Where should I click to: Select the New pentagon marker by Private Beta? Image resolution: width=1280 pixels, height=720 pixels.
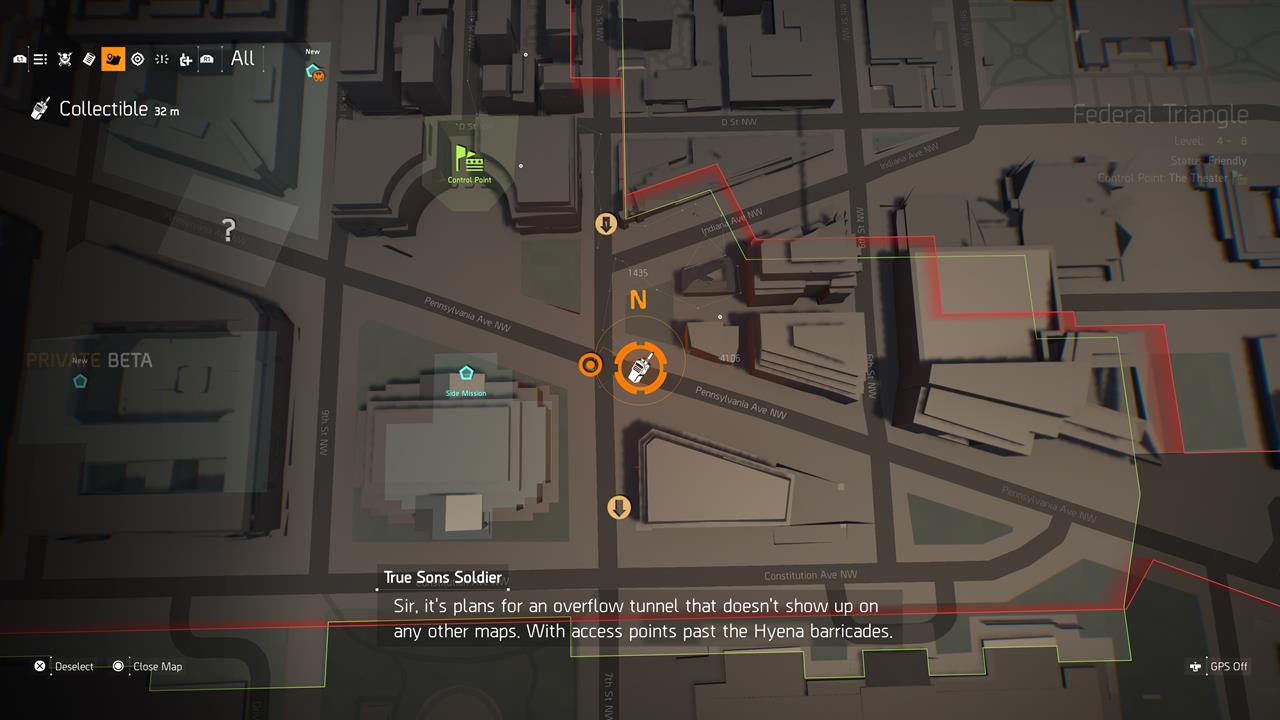[x=80, y=380]
